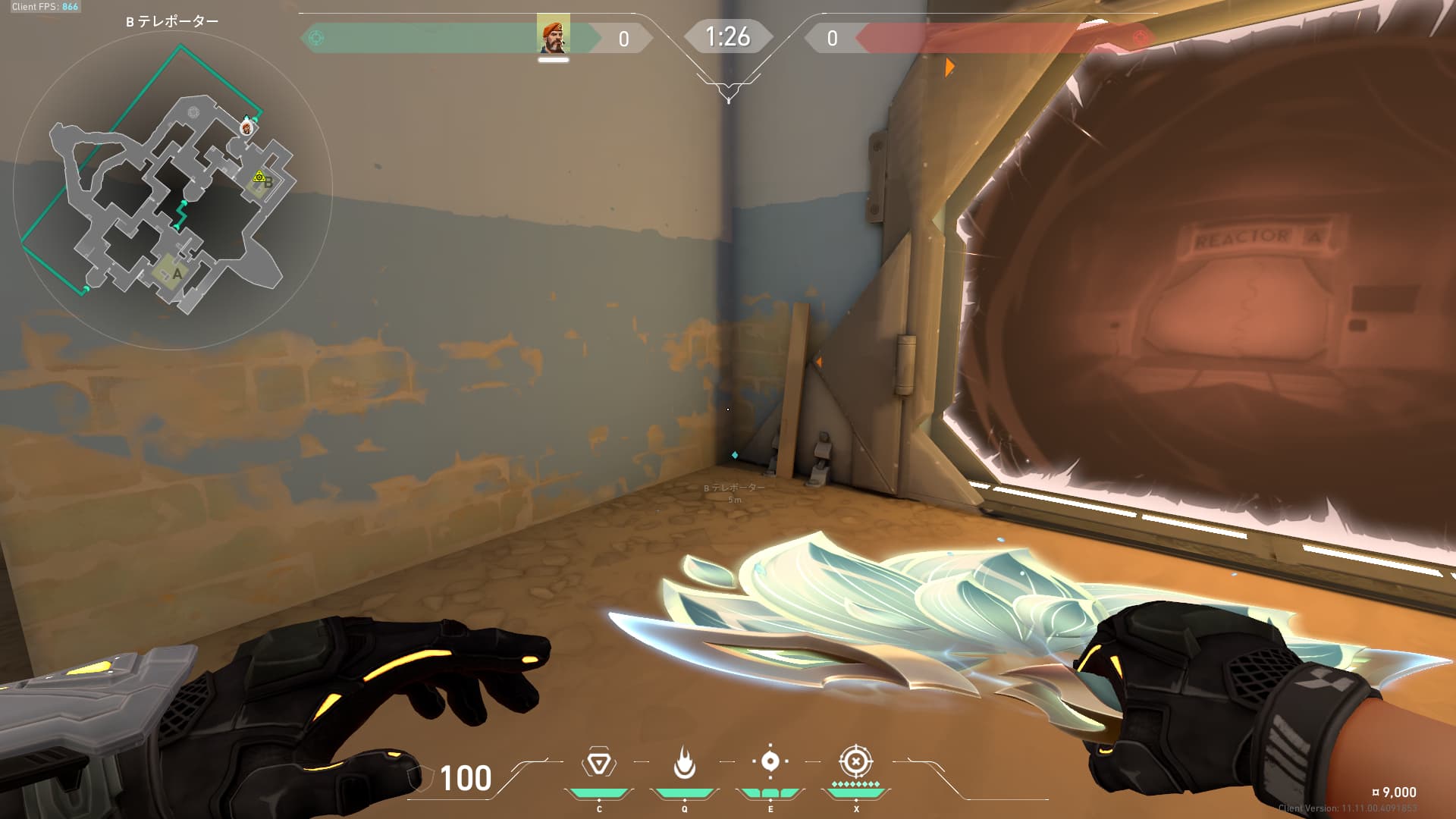This screenshot has height=819, width=1456.
Task: Use the flame Q ability icon
Action: (684, 763)
